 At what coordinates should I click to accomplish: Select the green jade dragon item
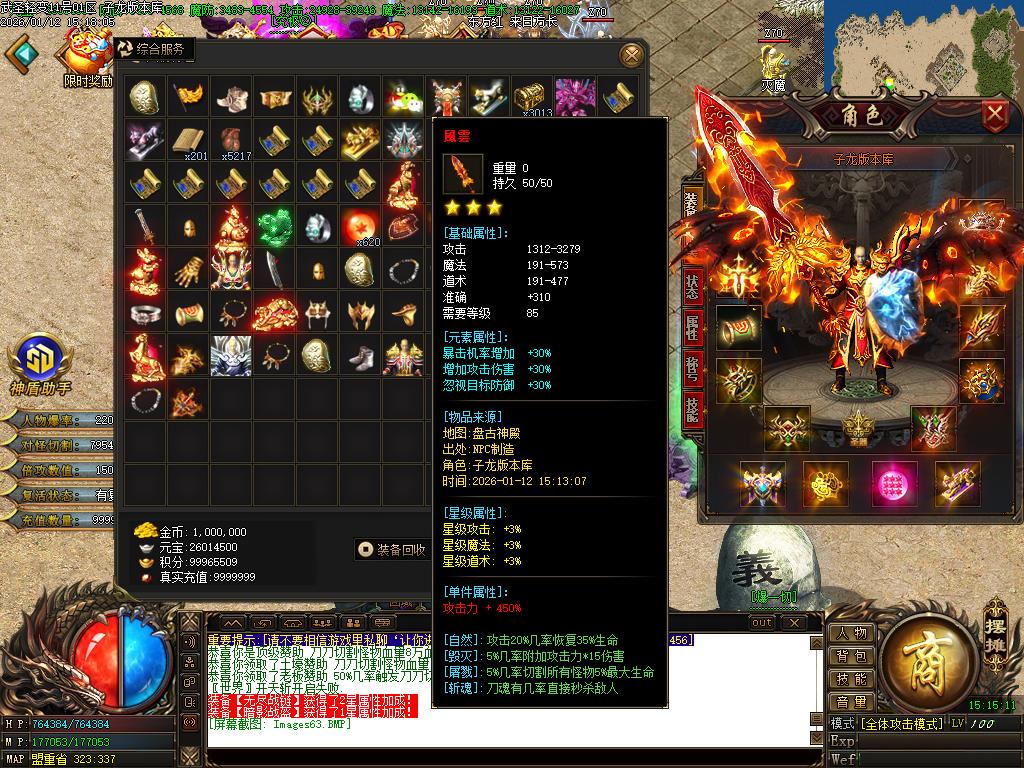pos(273,227)
